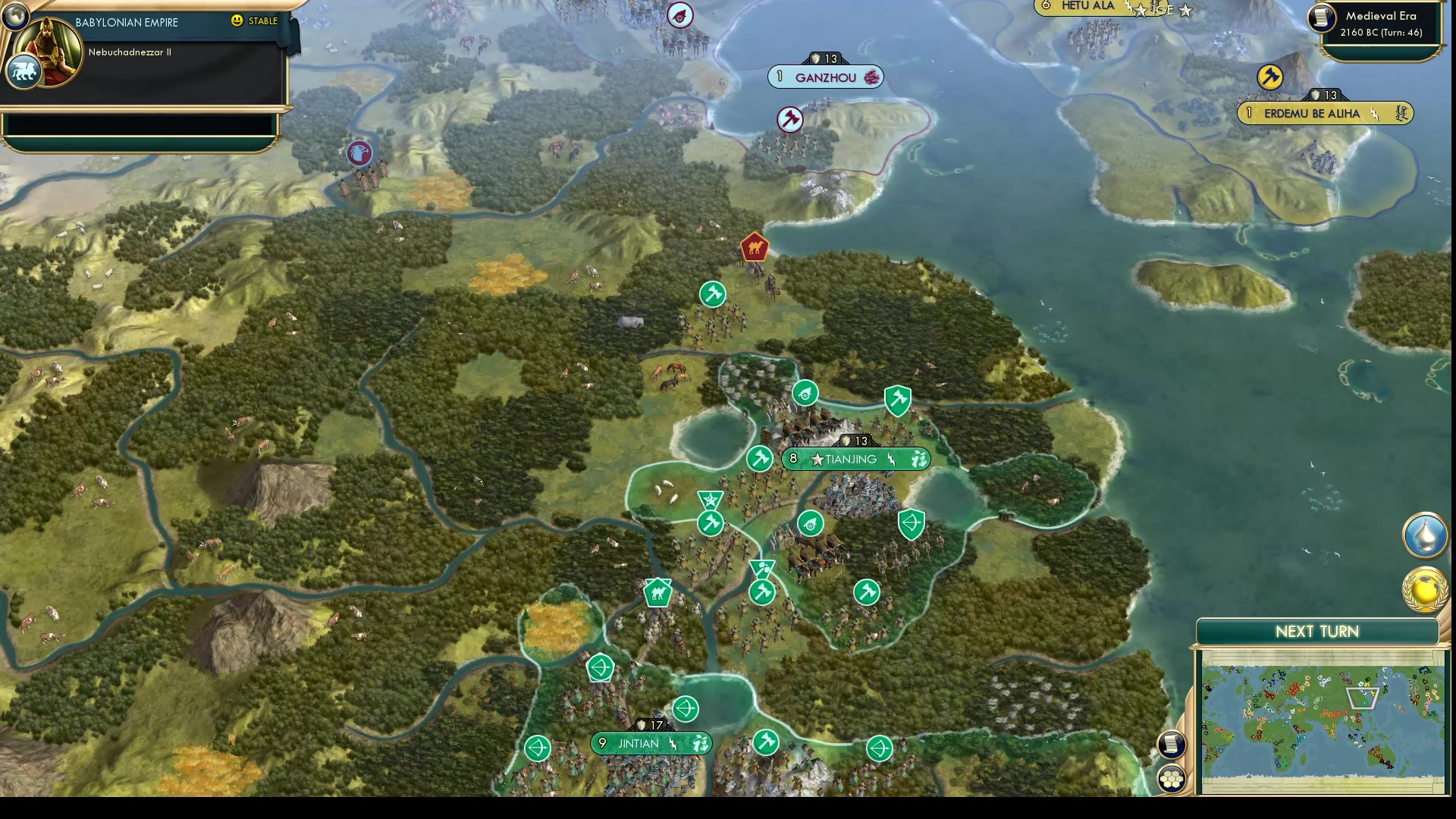Open Nebuchadnezzar II leader portrait
Image resolution: width=1456 pixels, height=819 pixels.
[x=45, y=53]
